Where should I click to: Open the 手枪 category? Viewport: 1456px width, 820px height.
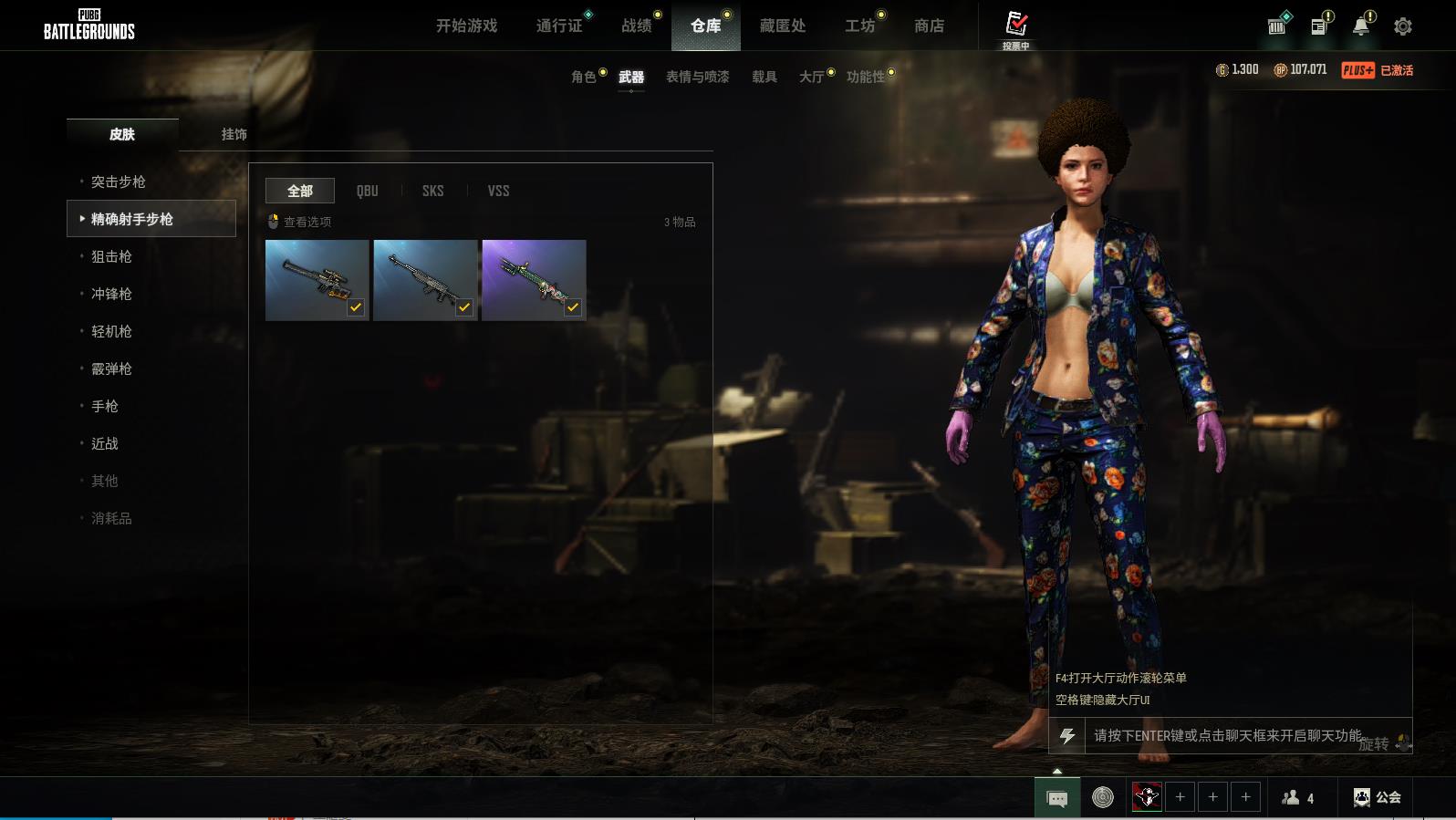point(105,406)
